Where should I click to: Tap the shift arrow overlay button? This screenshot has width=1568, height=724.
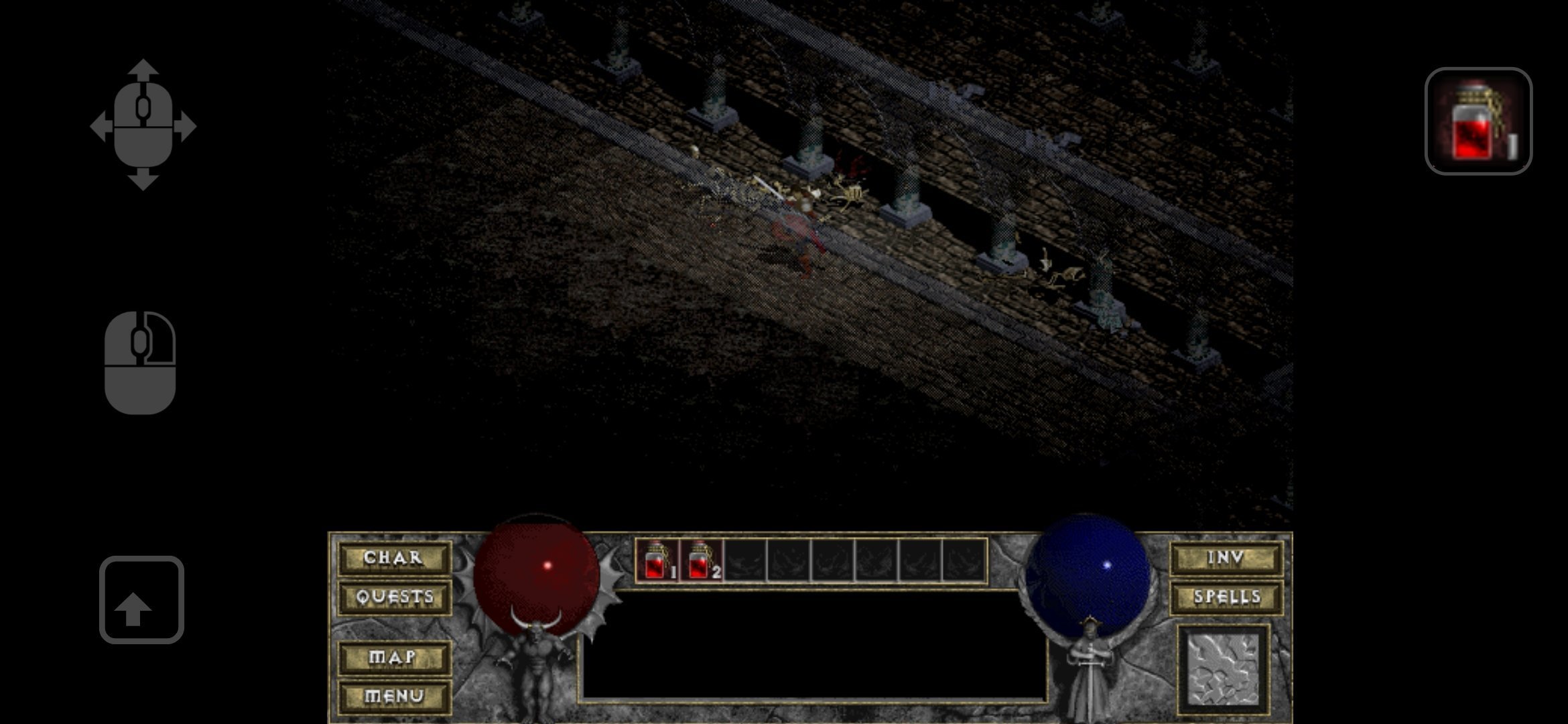141,600
